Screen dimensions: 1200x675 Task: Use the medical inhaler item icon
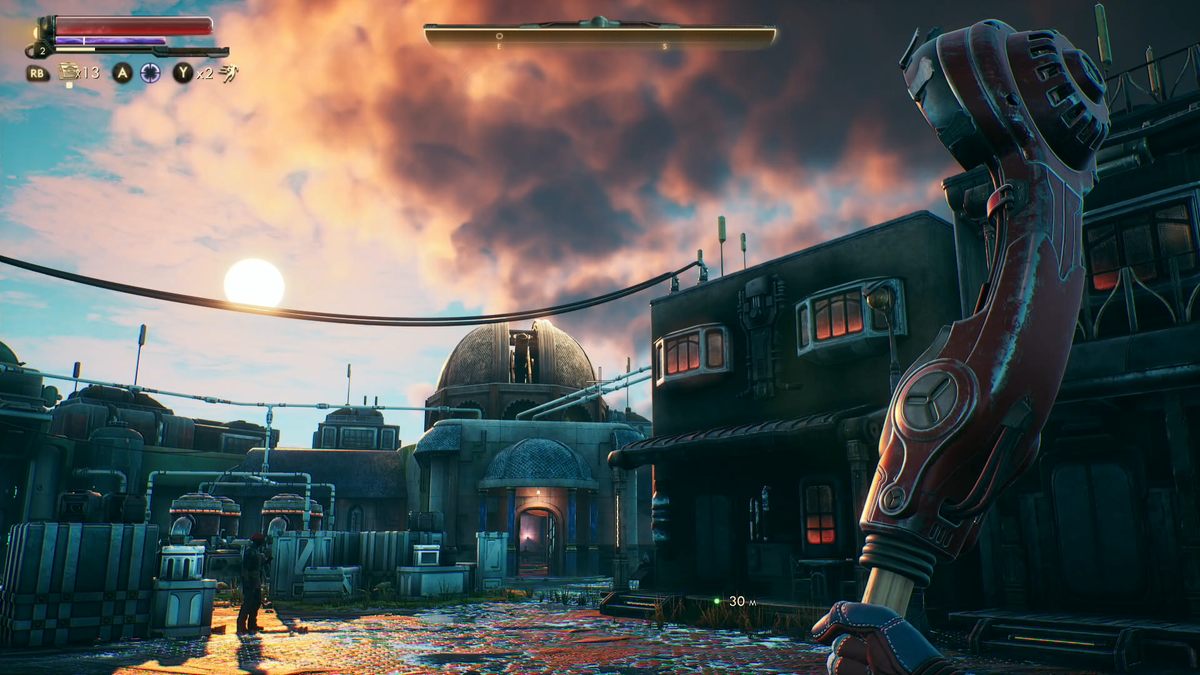69,71
